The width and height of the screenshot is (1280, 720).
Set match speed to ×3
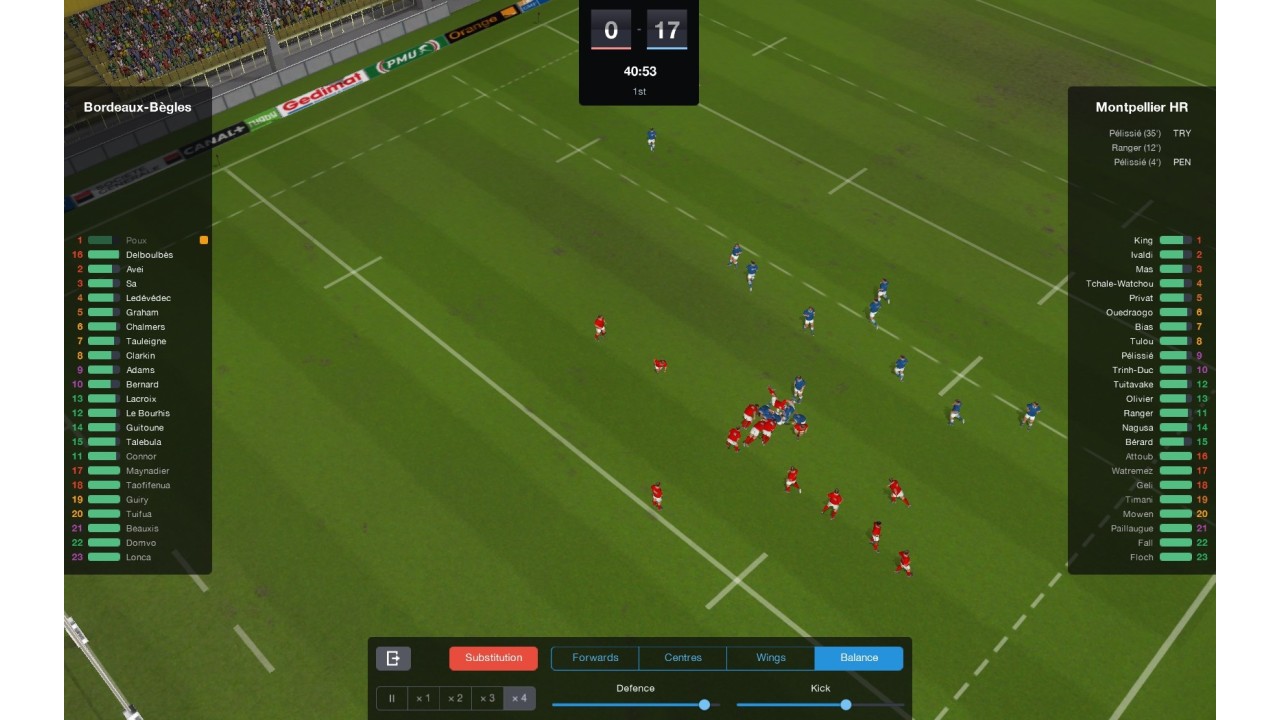tap(487, 698)
